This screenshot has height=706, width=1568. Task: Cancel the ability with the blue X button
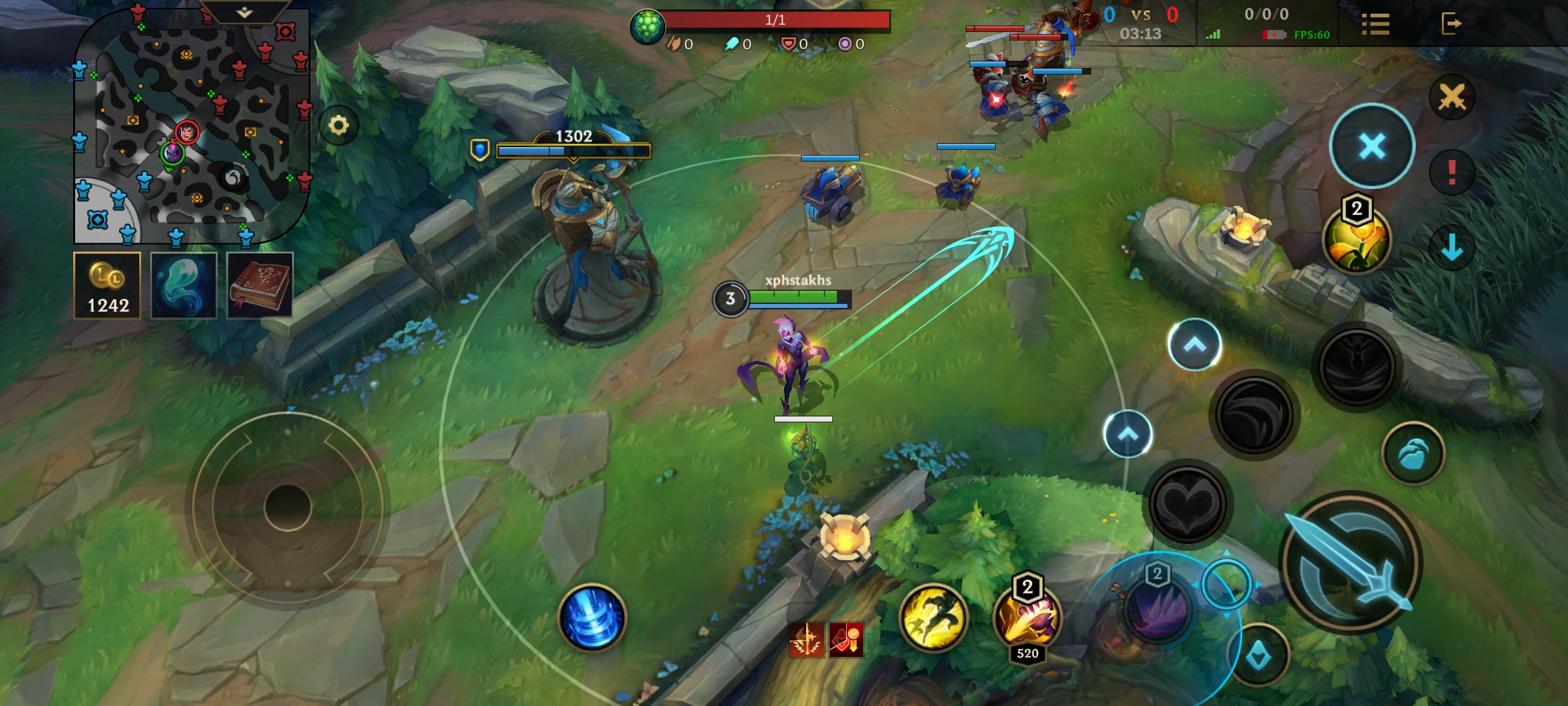pyautogui.click(x=1372, y=146)
